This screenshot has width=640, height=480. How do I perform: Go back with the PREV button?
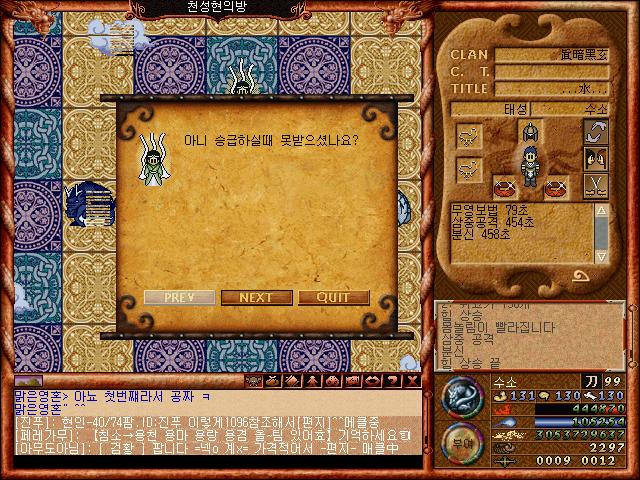click(179, 298)
